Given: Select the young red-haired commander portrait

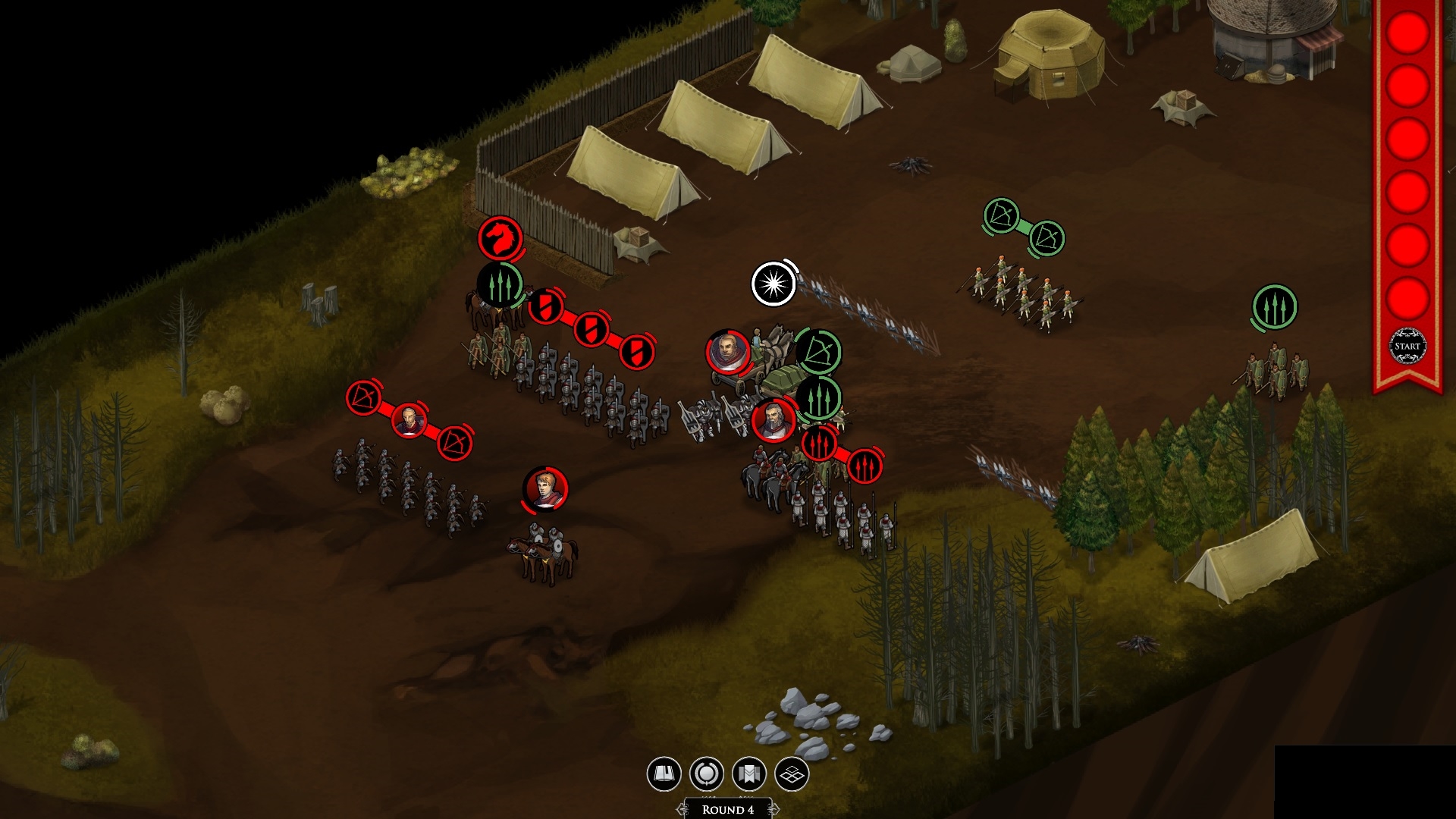Looking at the screenshot, I should click(545, 489).
